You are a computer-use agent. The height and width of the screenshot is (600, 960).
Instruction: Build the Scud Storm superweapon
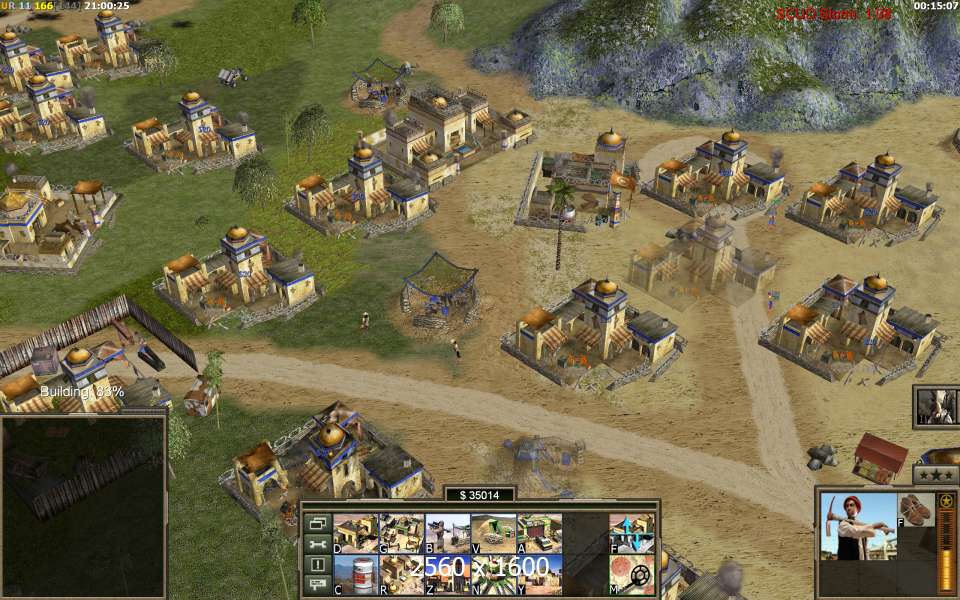pos(493,574)
